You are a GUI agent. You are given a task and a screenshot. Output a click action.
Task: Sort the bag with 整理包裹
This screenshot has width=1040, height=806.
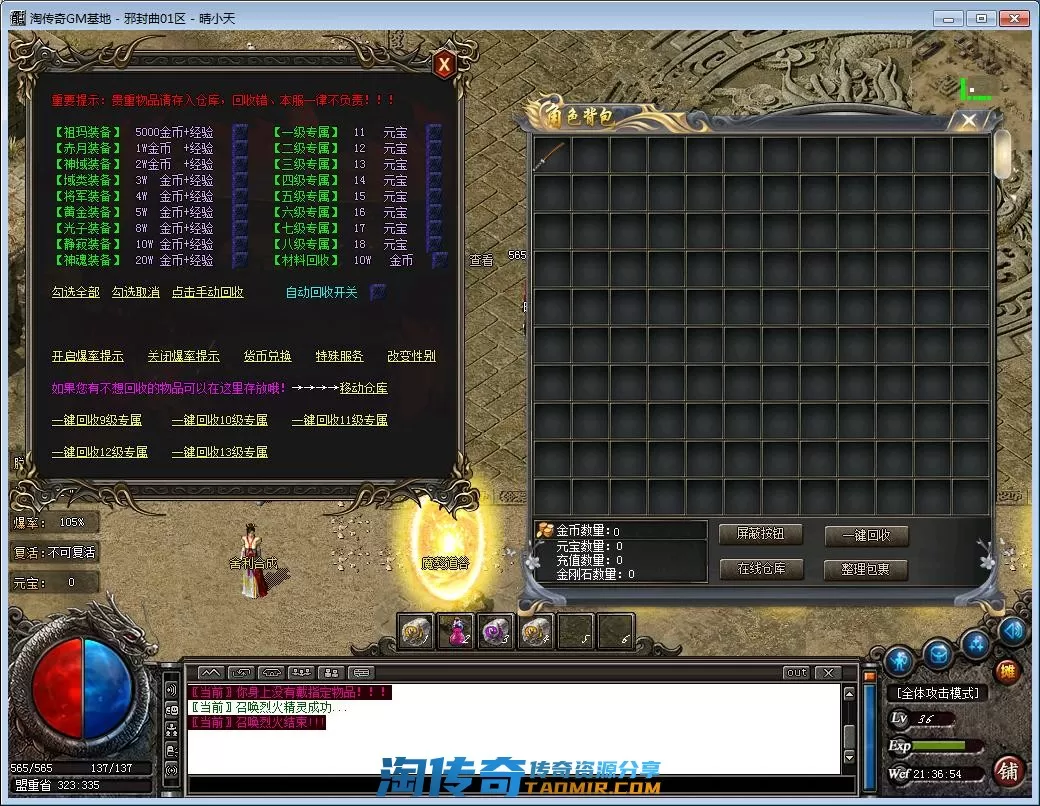866,569
